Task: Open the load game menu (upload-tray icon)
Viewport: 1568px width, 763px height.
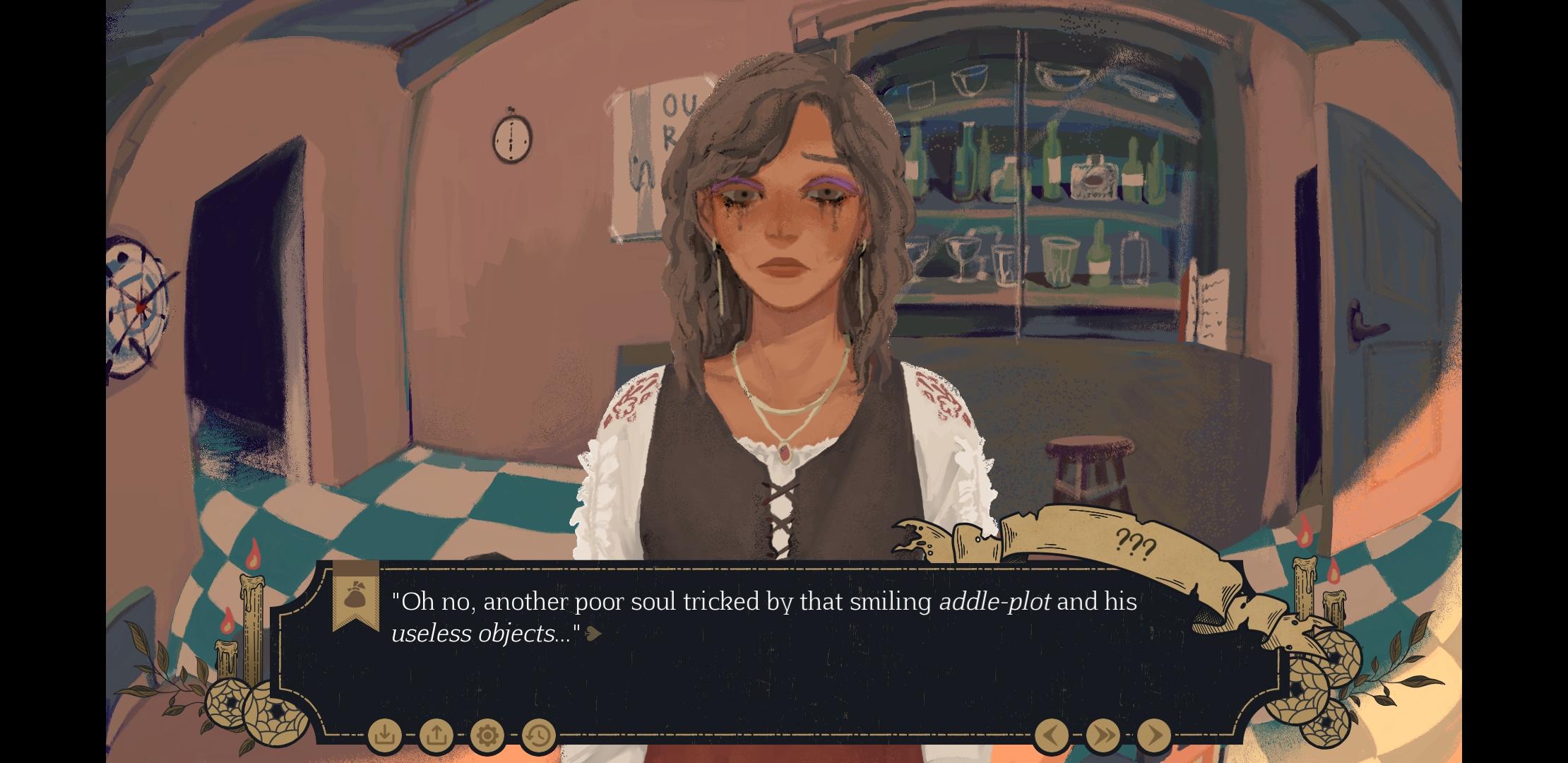Action: (x=436, y=735)
